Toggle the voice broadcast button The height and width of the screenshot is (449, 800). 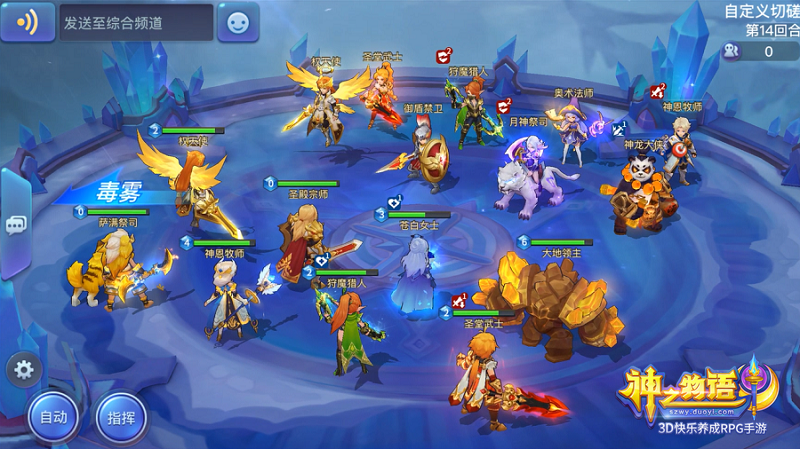(x=27, y=22)
